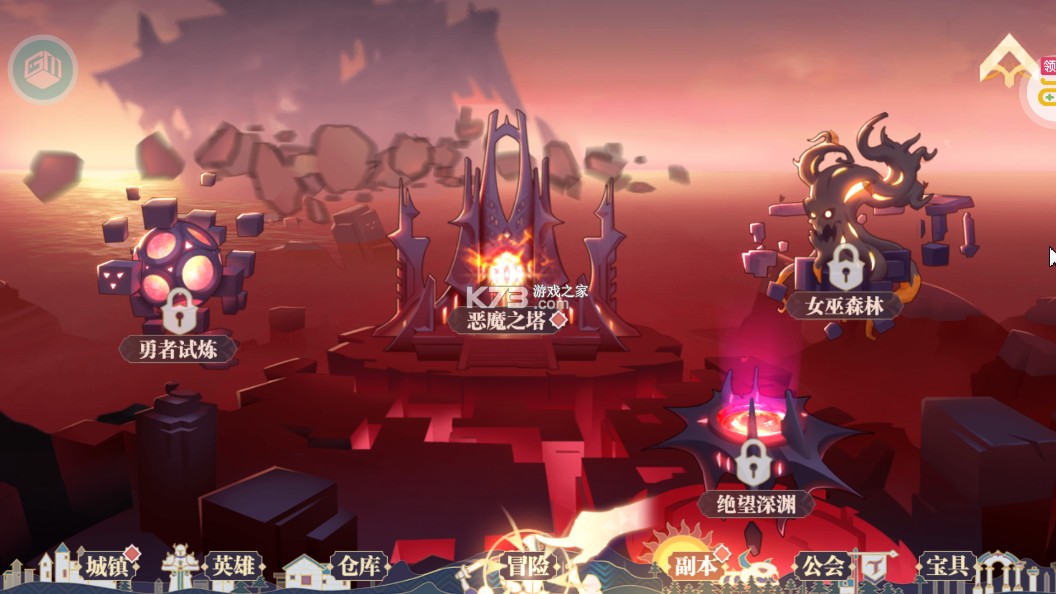Switch to the 冒险 adventure tab
1056x594 pixels.
click(x=527, y=567)
